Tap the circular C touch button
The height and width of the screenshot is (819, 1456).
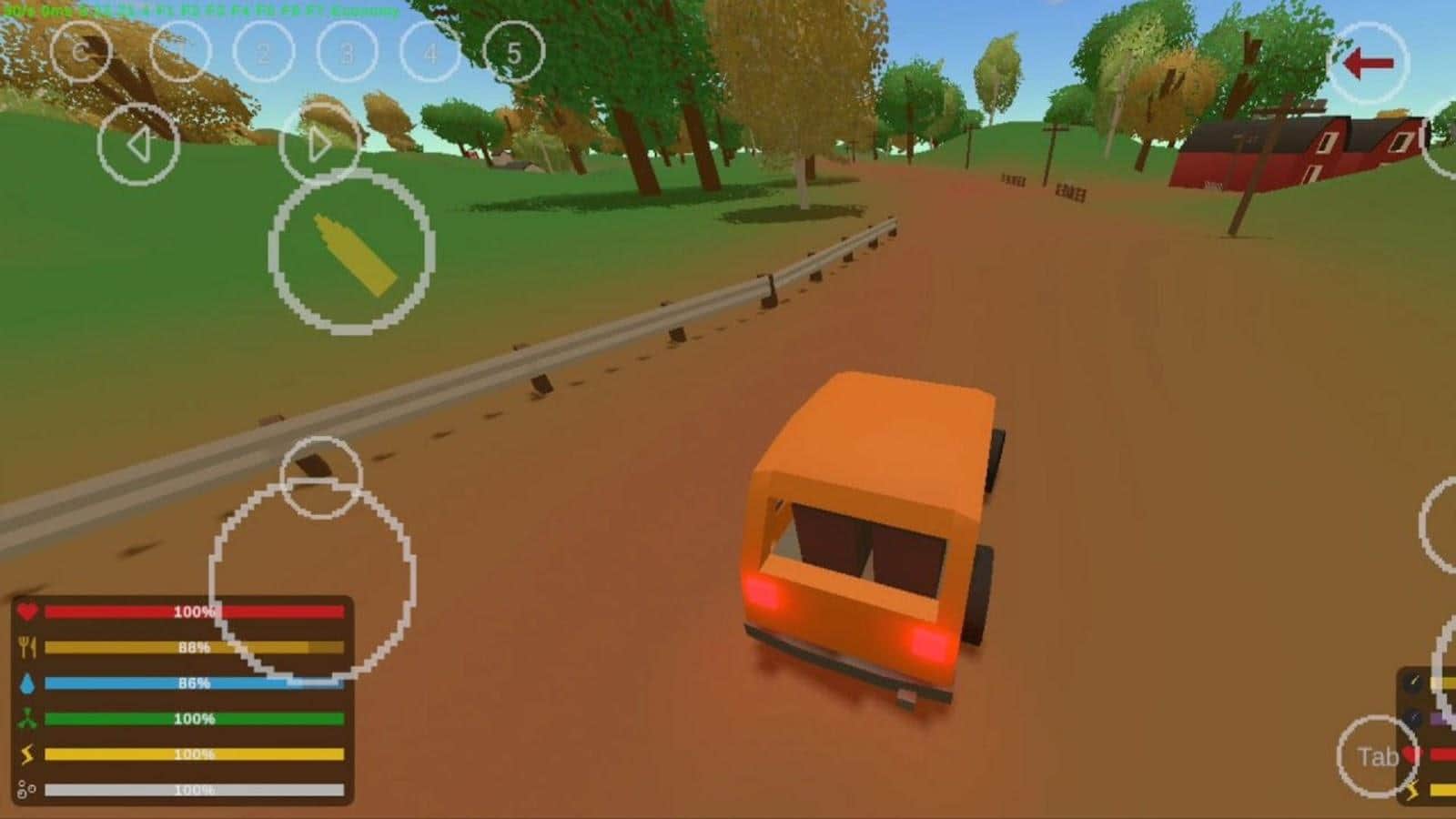click(x=80, y=52)
